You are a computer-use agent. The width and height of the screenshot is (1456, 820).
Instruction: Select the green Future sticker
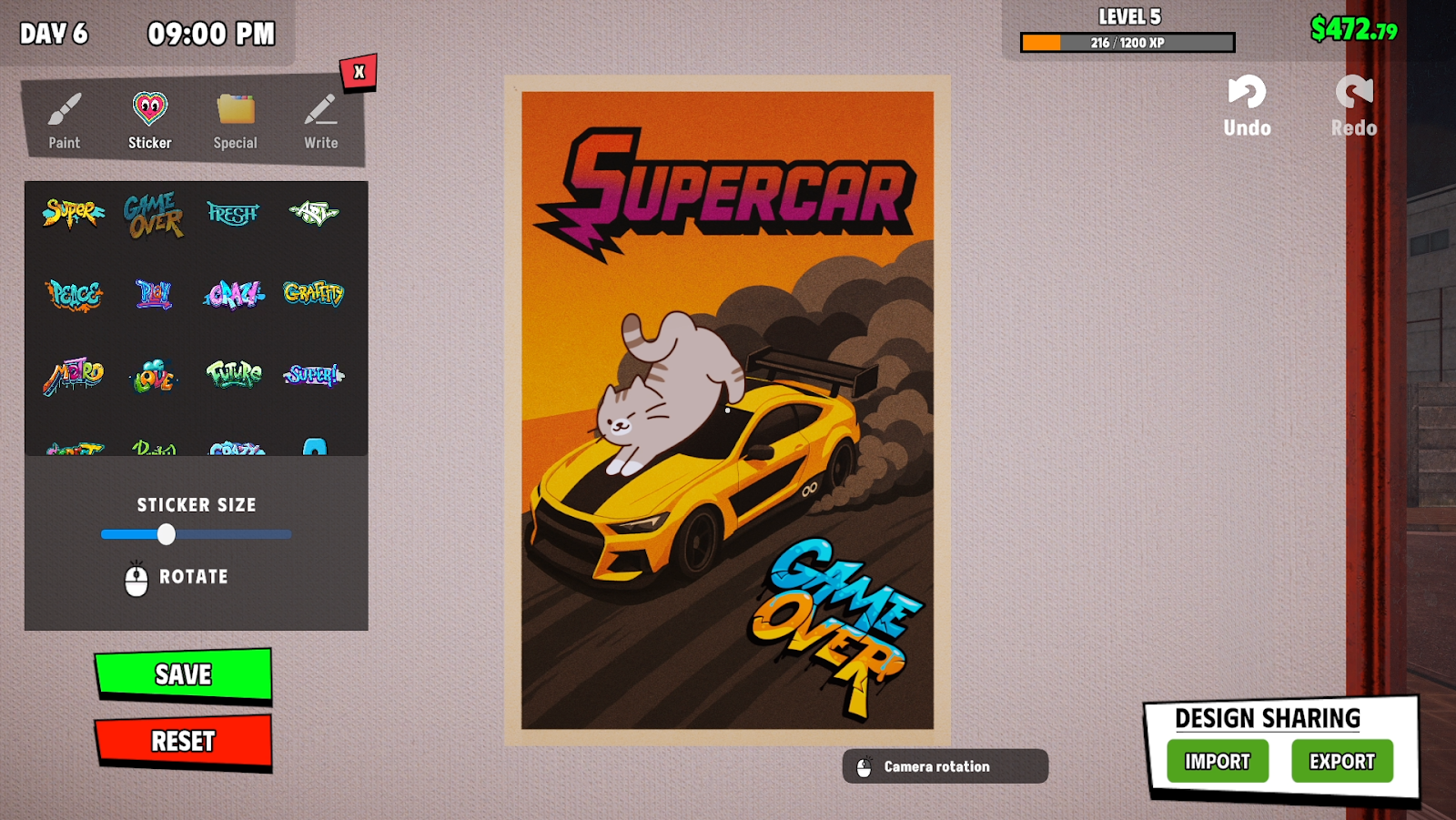point(233,373)
